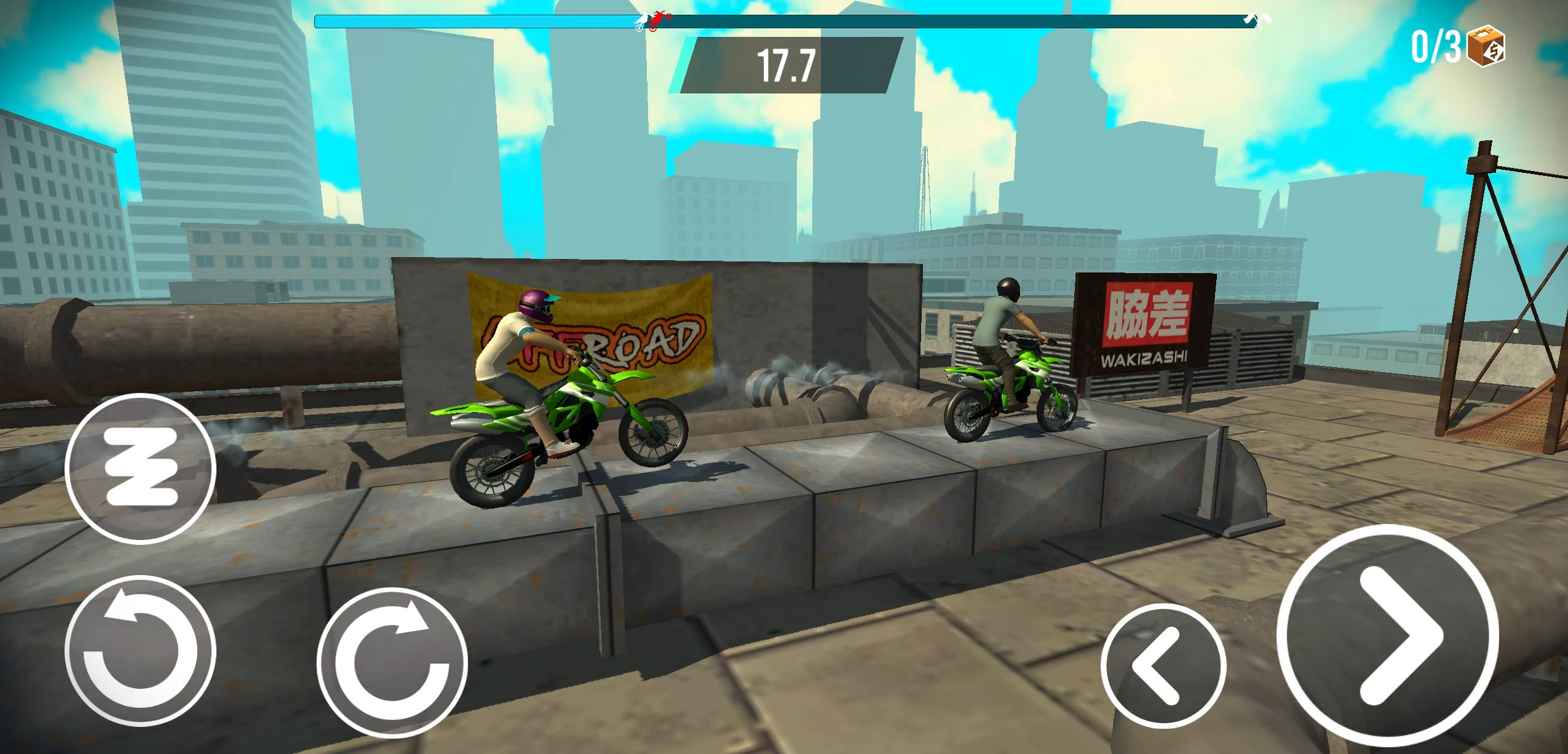Select the 17.7 timer display
The height and width of the screenshot is (754, 1568).
coord(786,63)
